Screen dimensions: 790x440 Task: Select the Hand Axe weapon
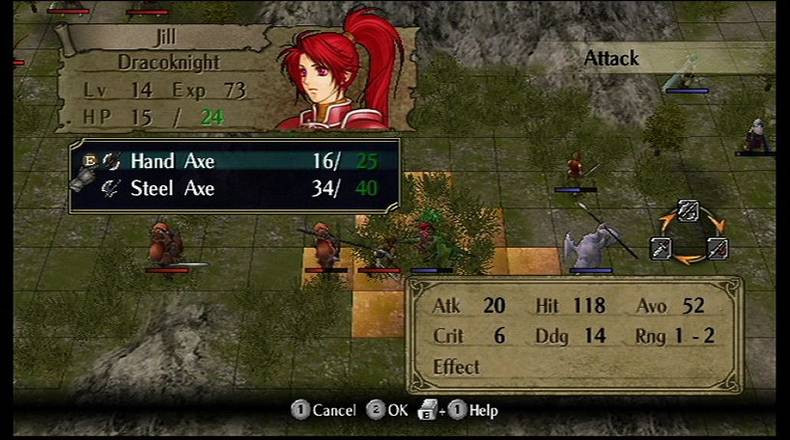click(172, 161)
